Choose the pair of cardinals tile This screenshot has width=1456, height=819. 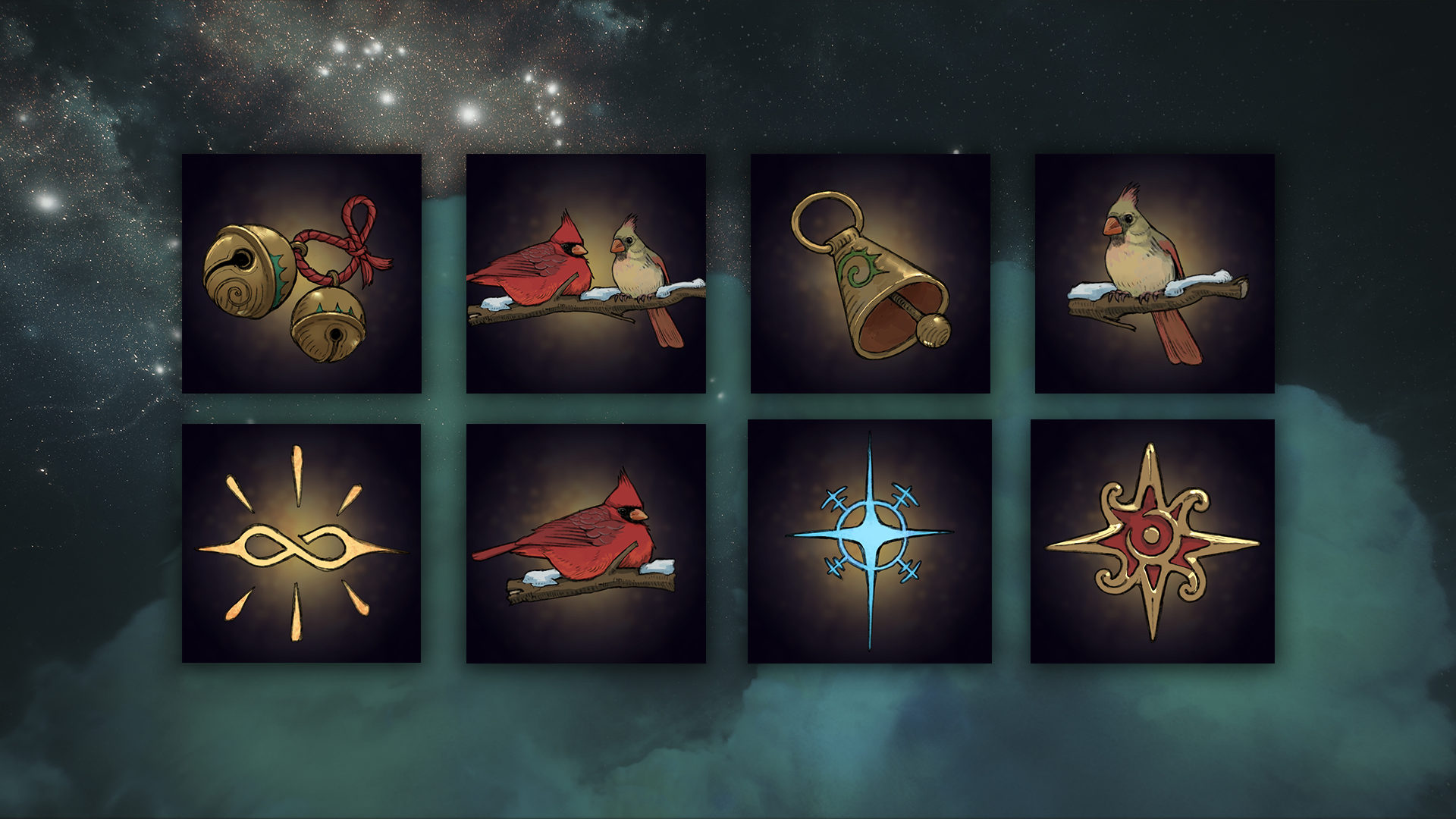point(585,274)
